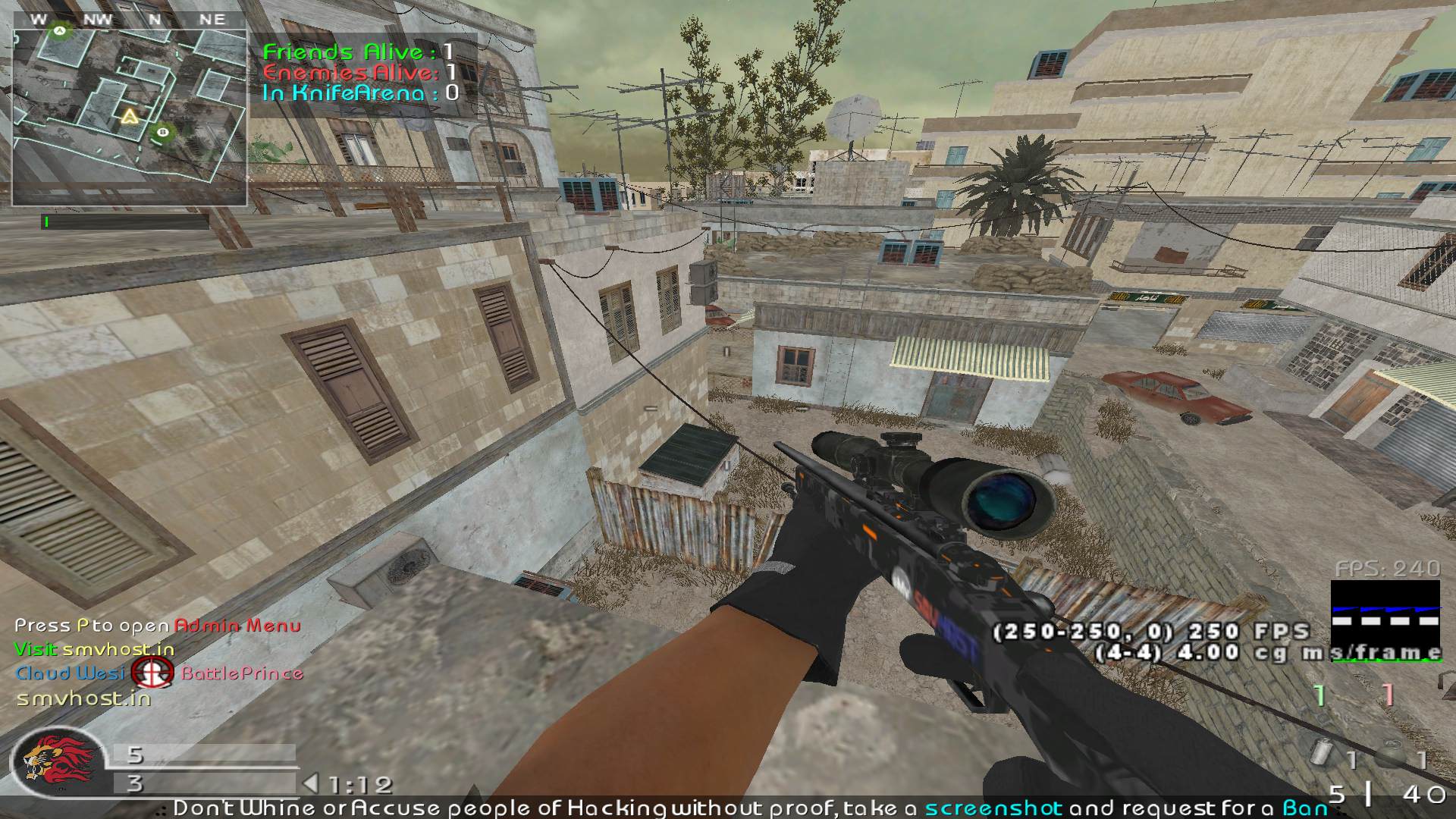
Task: Select the A objective marker on the minimap
Action: click(58, 30)
